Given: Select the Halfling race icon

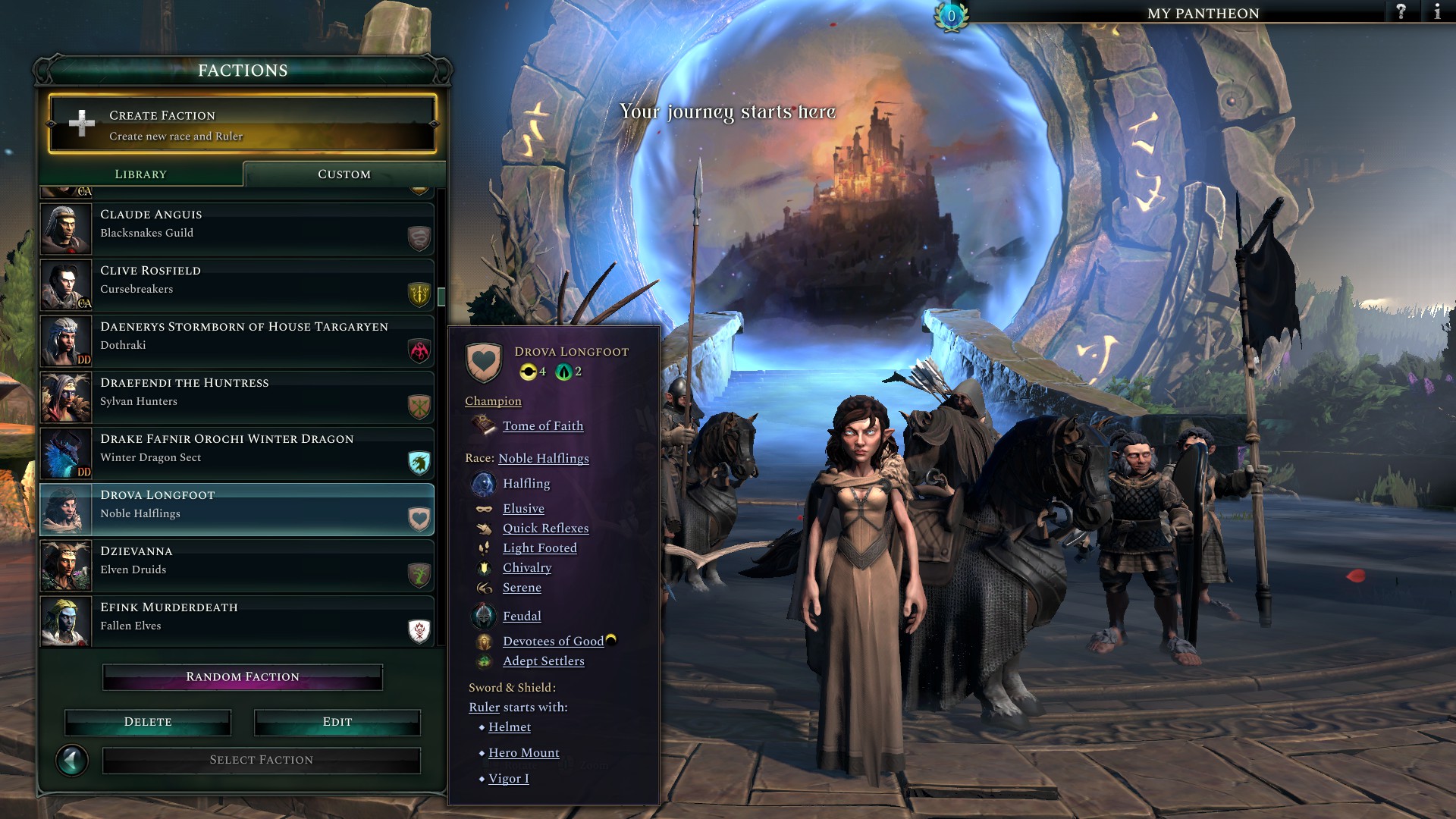Looking at the screenshot, I should pyautogui.click(x=483, y=483).
